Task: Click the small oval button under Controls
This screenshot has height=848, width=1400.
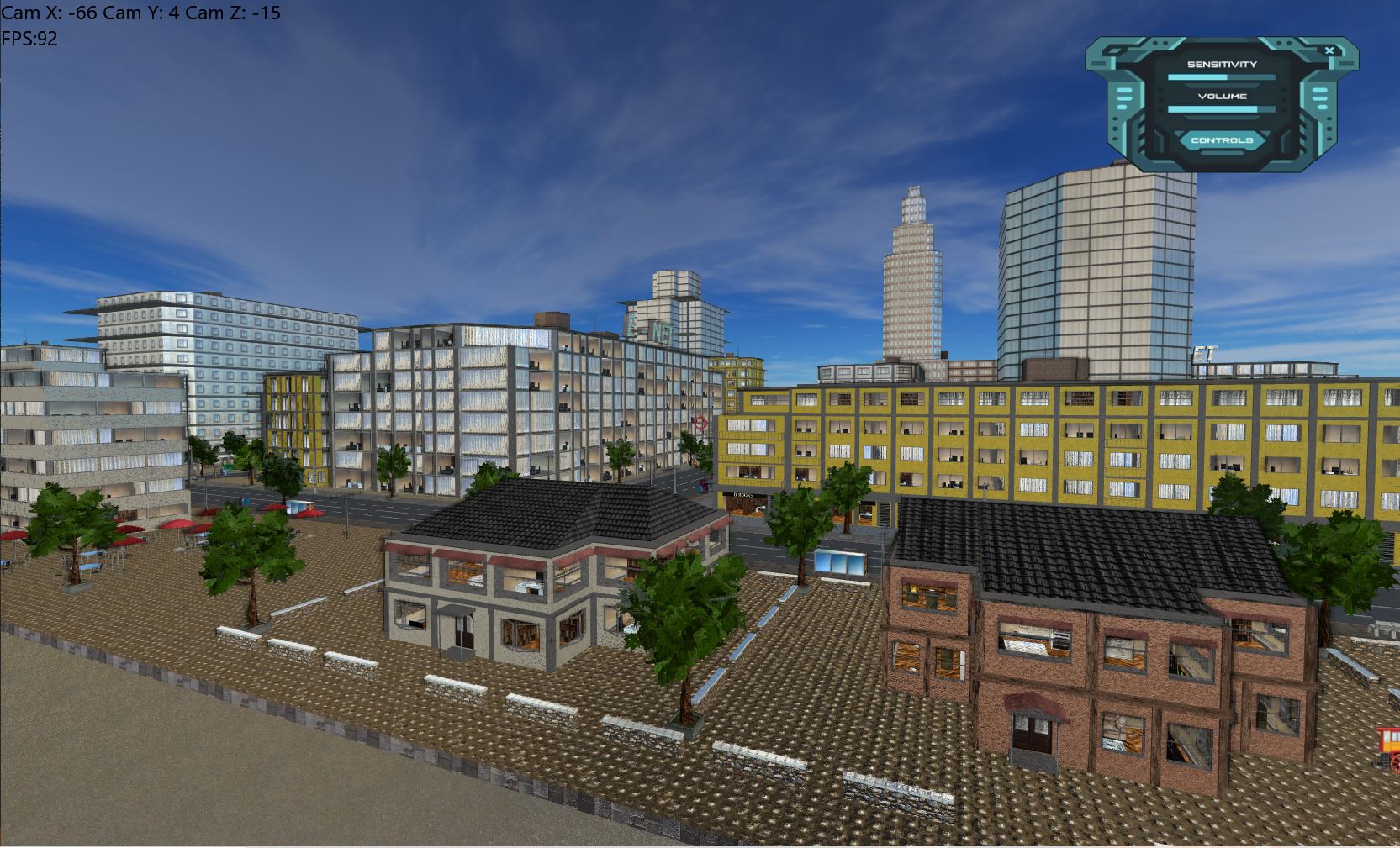Action: (x=1222, y=153)
